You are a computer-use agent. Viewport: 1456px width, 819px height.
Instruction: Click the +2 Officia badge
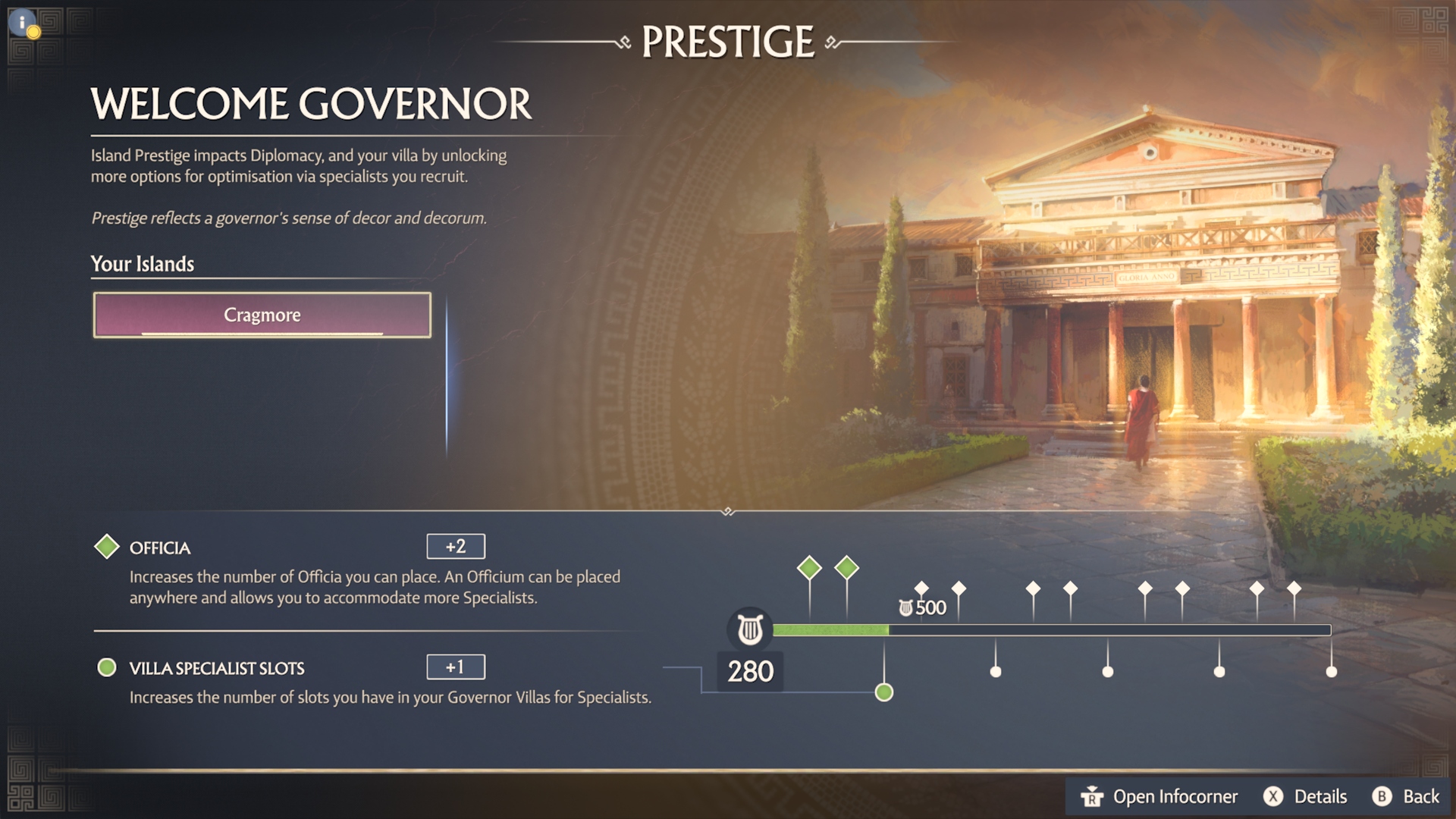coord(456,545)
